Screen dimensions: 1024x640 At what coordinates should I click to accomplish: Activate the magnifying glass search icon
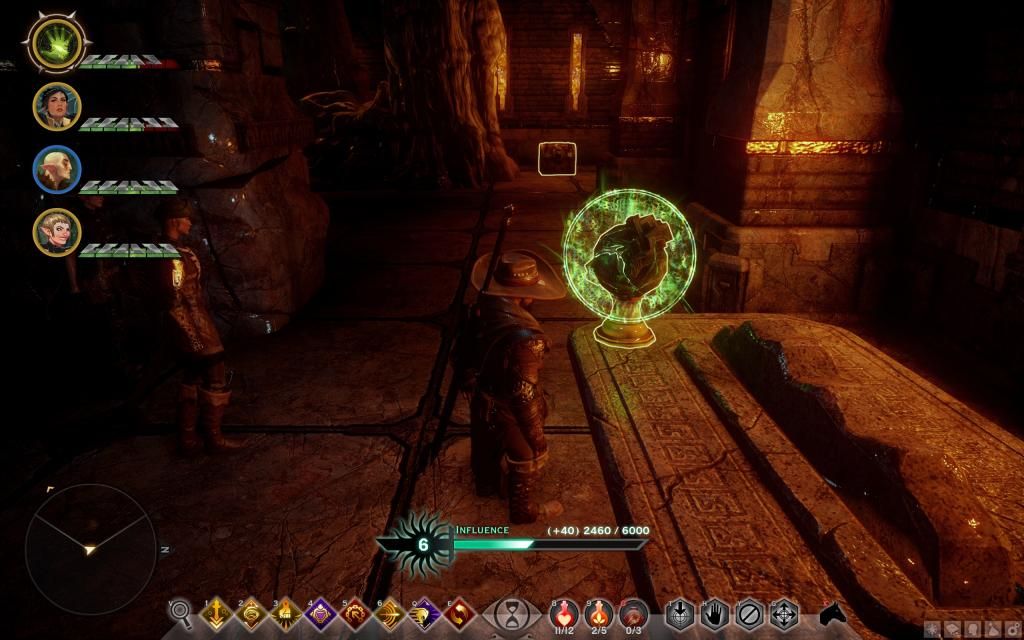181,611
